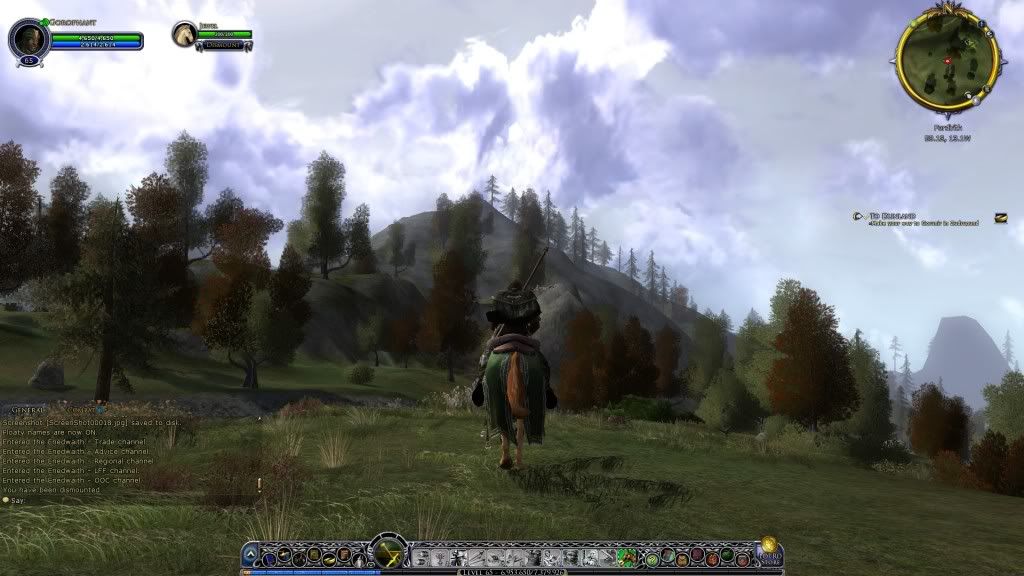Click the main menu arrow button on toolbar
Screen dimensions: 1024x576
pyautogui.click(x=250, y=555)
